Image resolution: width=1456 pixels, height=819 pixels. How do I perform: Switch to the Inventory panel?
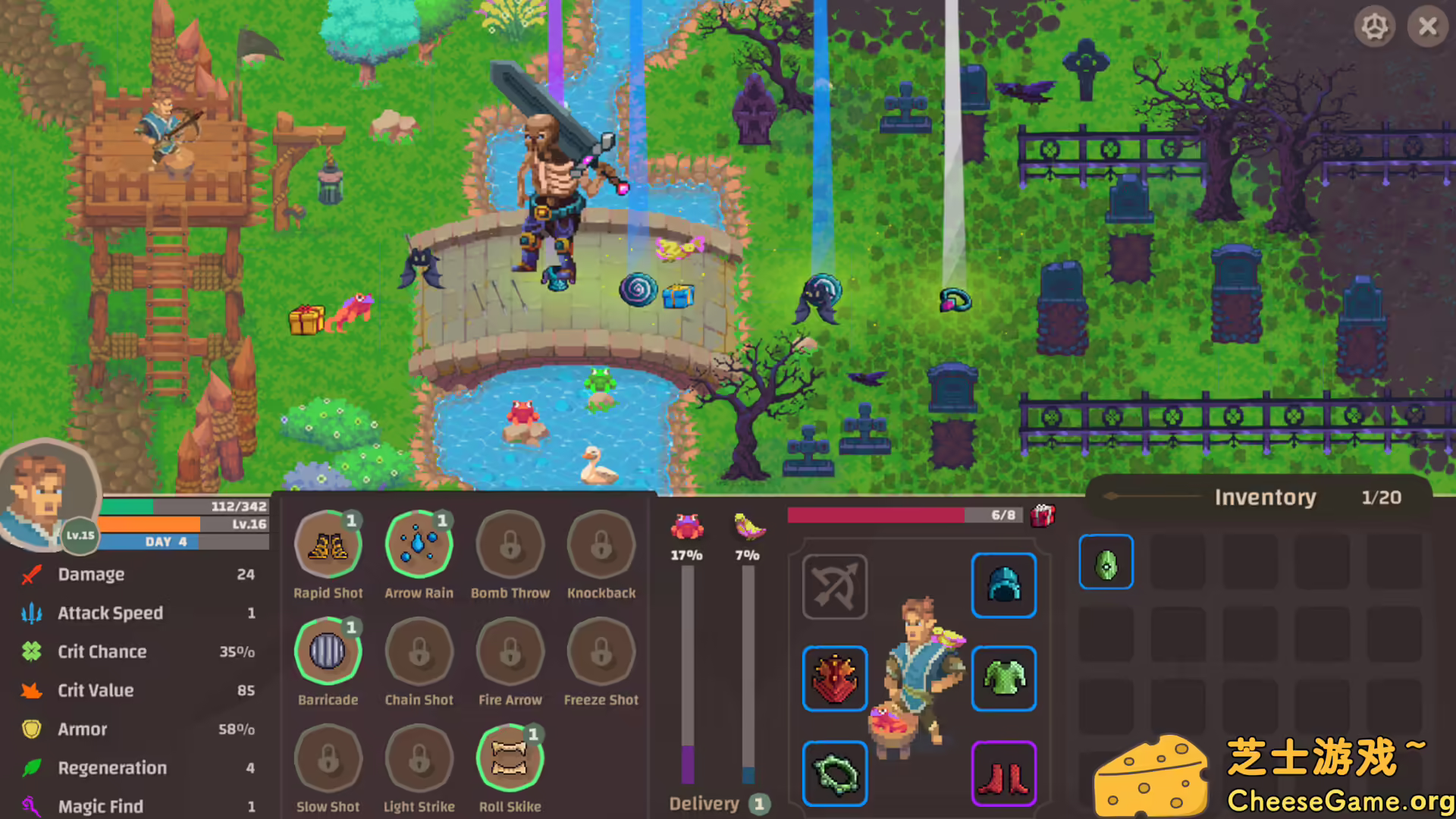1266,497
